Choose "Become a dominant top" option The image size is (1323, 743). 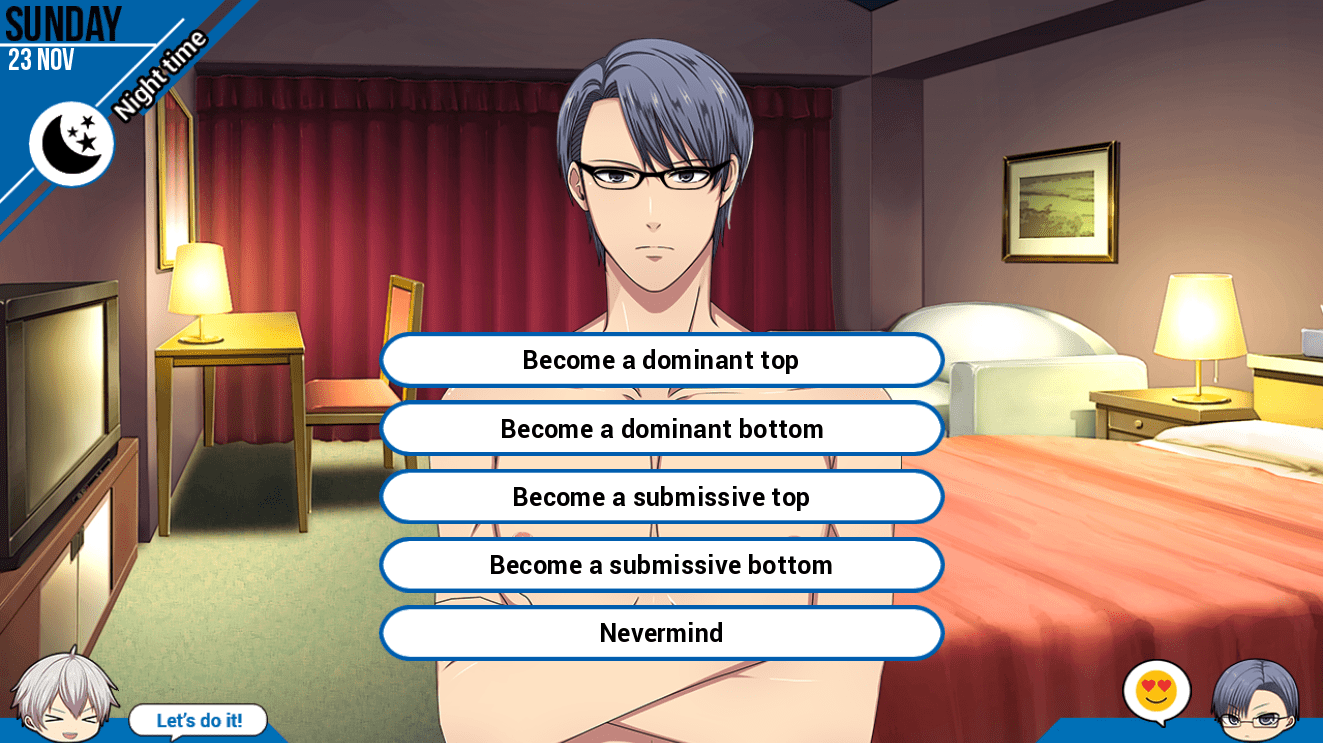point(661,360)
